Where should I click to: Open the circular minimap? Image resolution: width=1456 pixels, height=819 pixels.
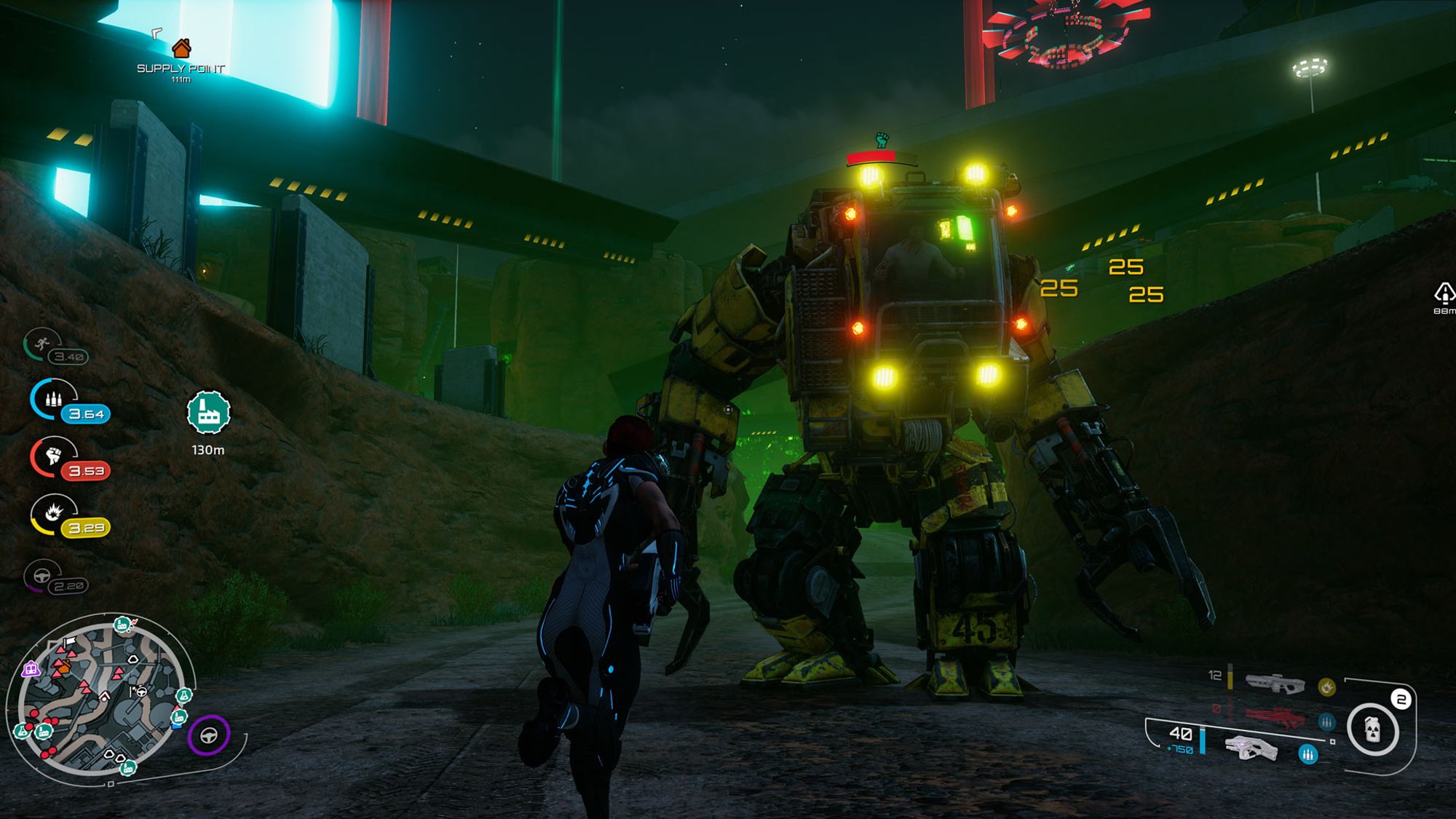click(x=102, y=700)
